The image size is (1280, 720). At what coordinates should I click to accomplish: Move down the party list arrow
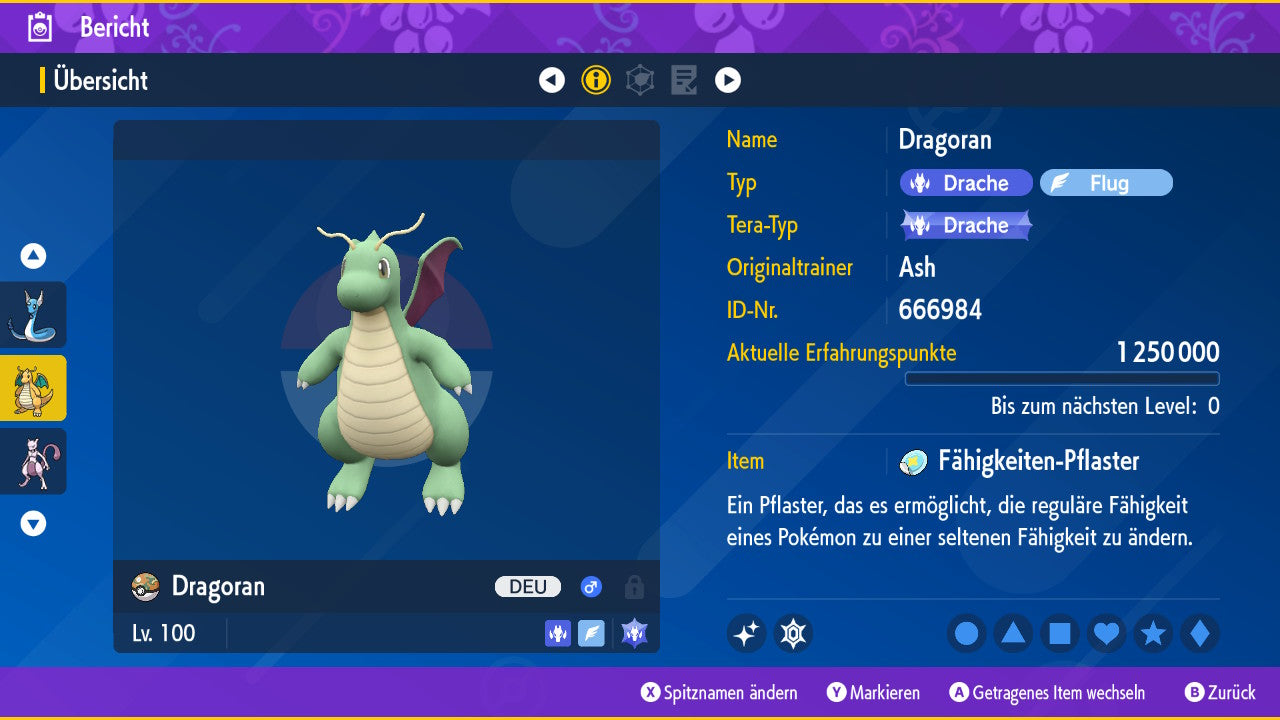33,523
